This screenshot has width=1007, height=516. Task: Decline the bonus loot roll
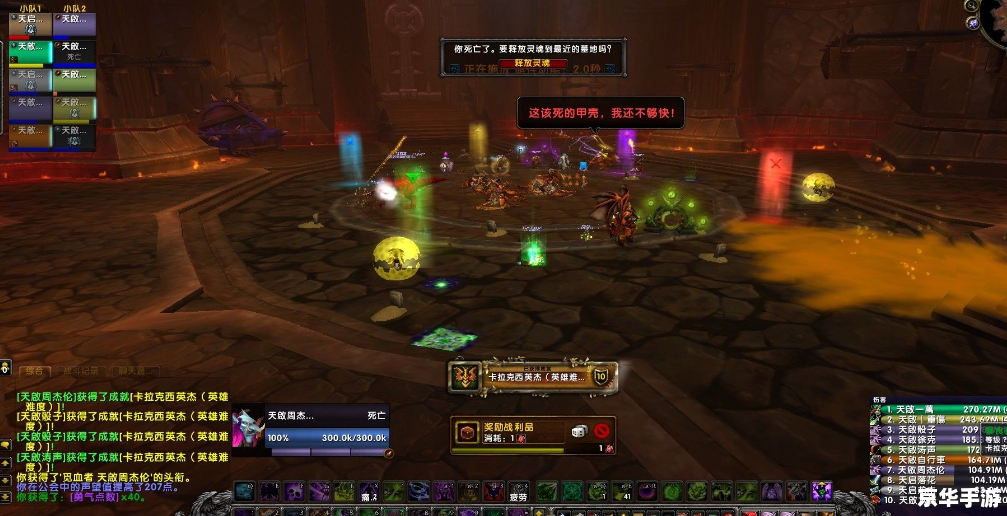click(x=601, y=431)
